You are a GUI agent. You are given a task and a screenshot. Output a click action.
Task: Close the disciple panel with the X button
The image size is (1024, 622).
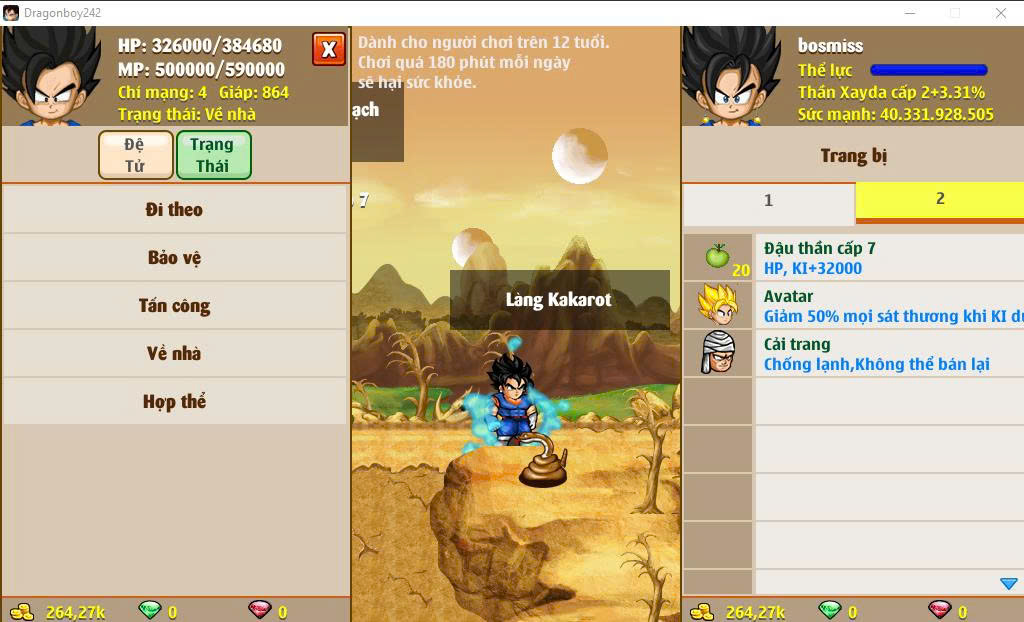[328, 49]
